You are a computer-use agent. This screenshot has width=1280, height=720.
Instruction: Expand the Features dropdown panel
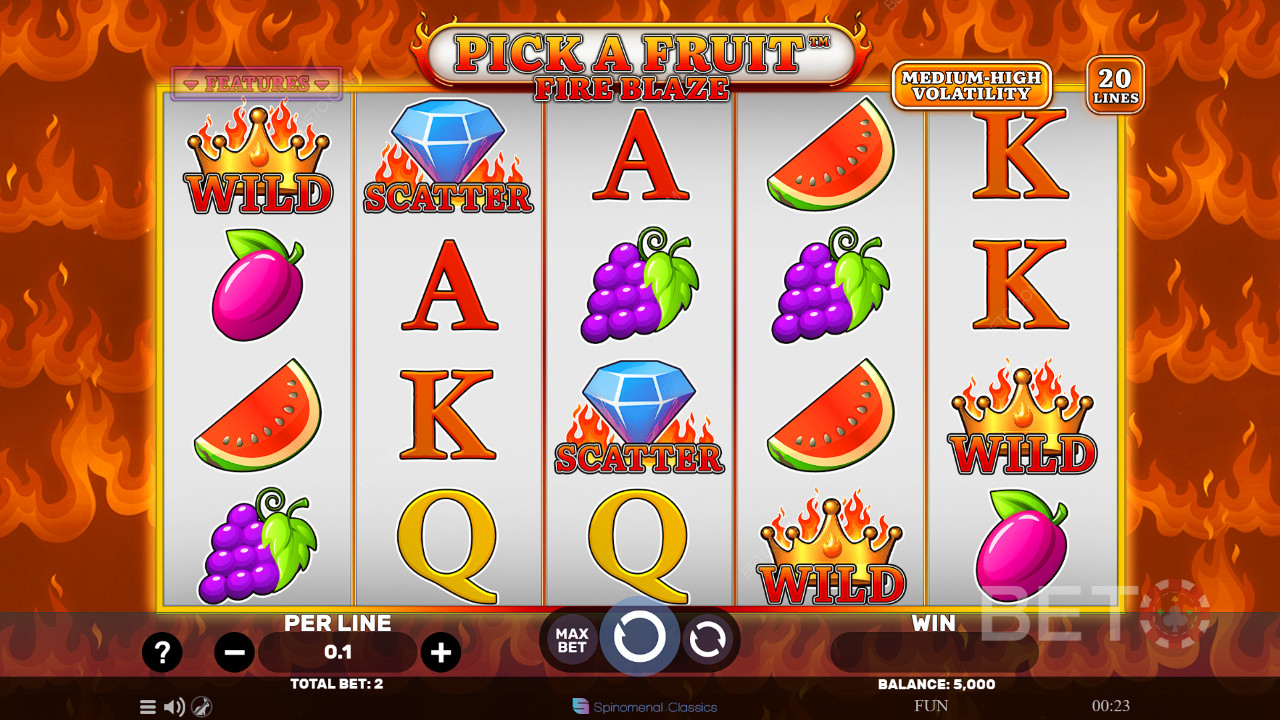click(257, 84)
